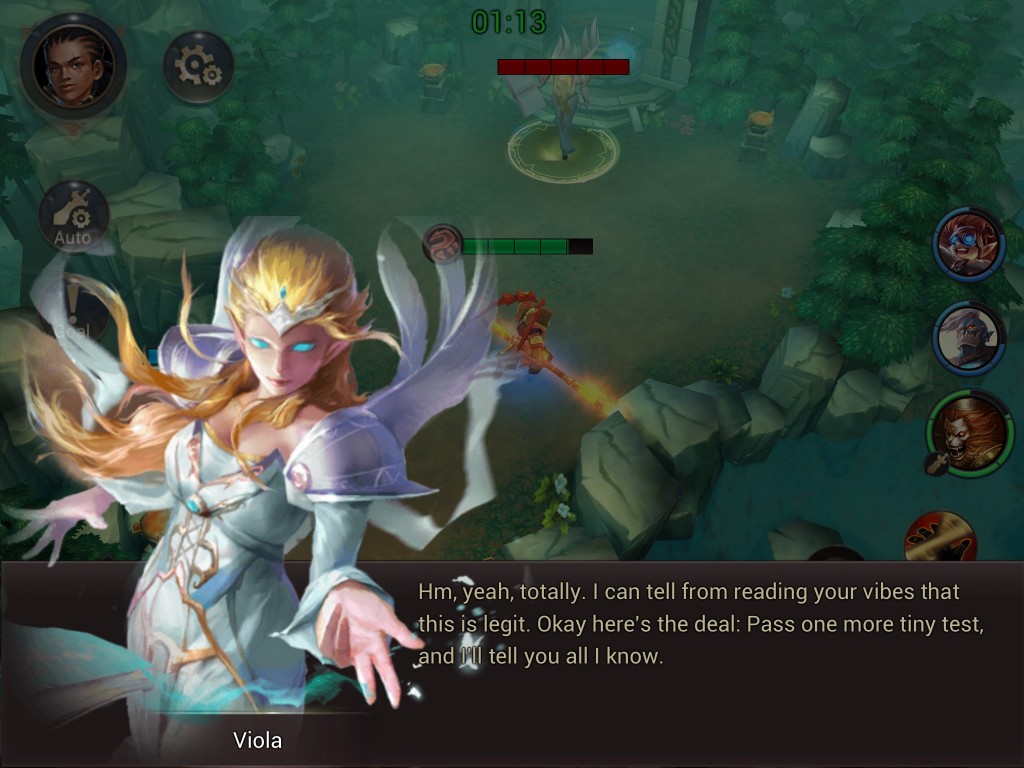Activate the red claw skill icon

940,538
